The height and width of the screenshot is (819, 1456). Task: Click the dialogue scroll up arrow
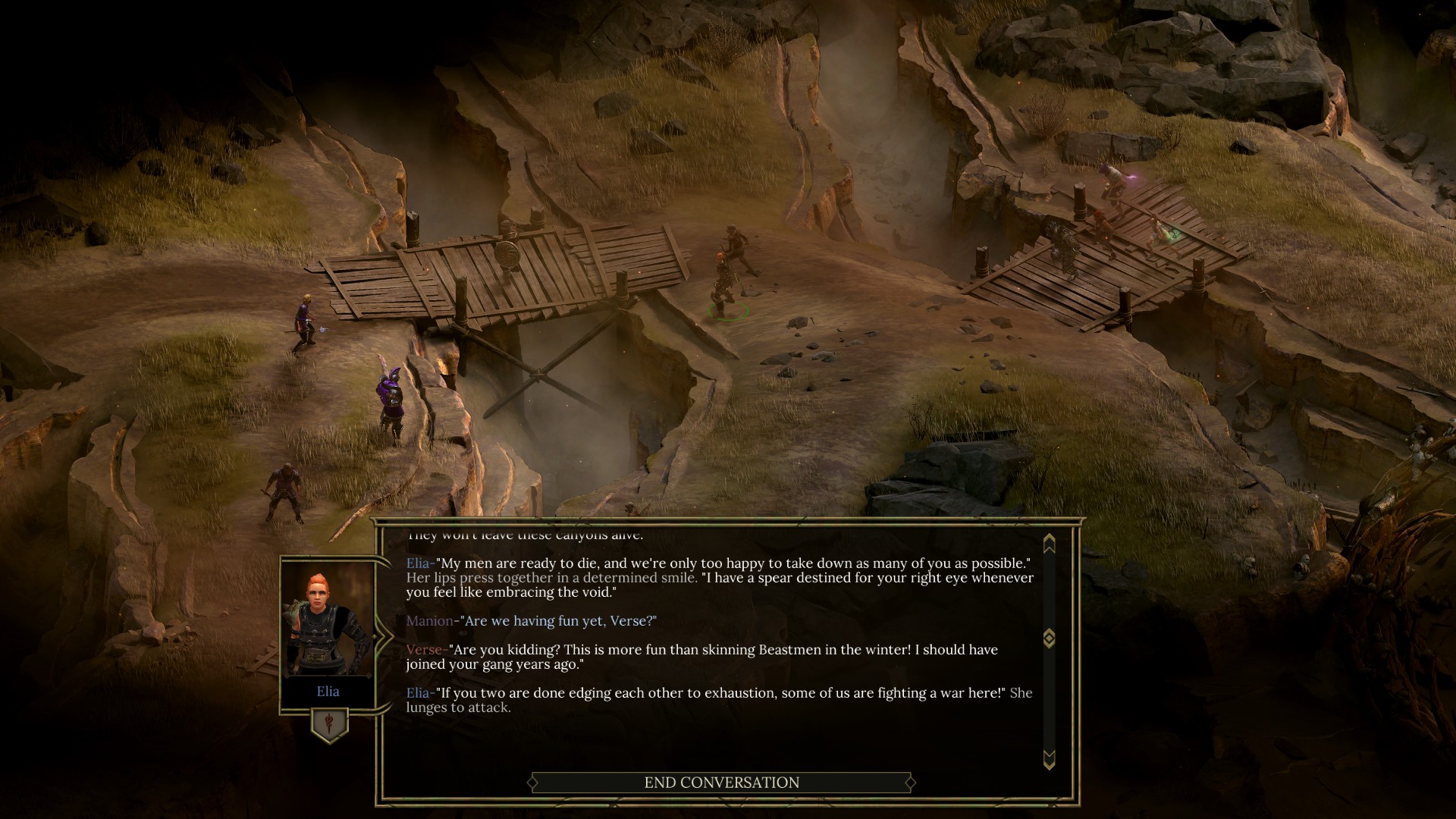1050,543
